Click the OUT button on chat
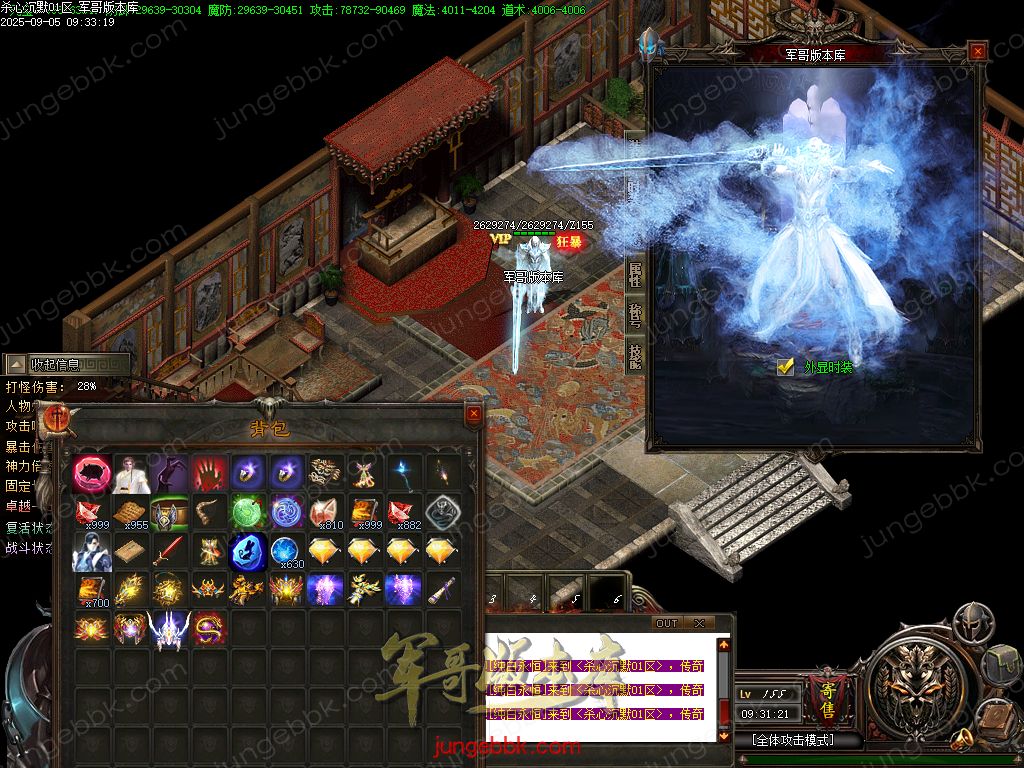Screen dimensions: 1024x768 [x=667, y=623]
